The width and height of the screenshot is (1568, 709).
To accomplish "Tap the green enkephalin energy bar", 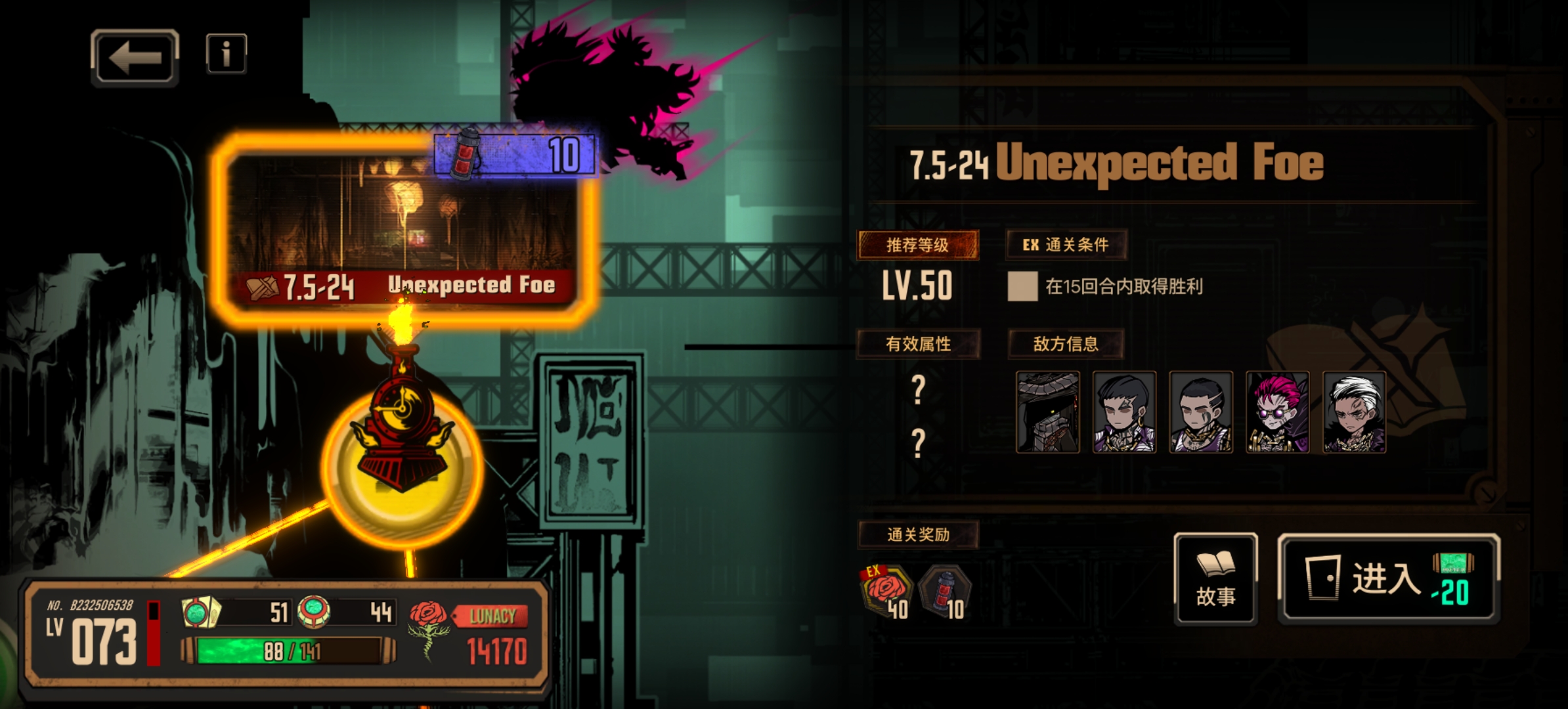I will [x=289, y=651].
